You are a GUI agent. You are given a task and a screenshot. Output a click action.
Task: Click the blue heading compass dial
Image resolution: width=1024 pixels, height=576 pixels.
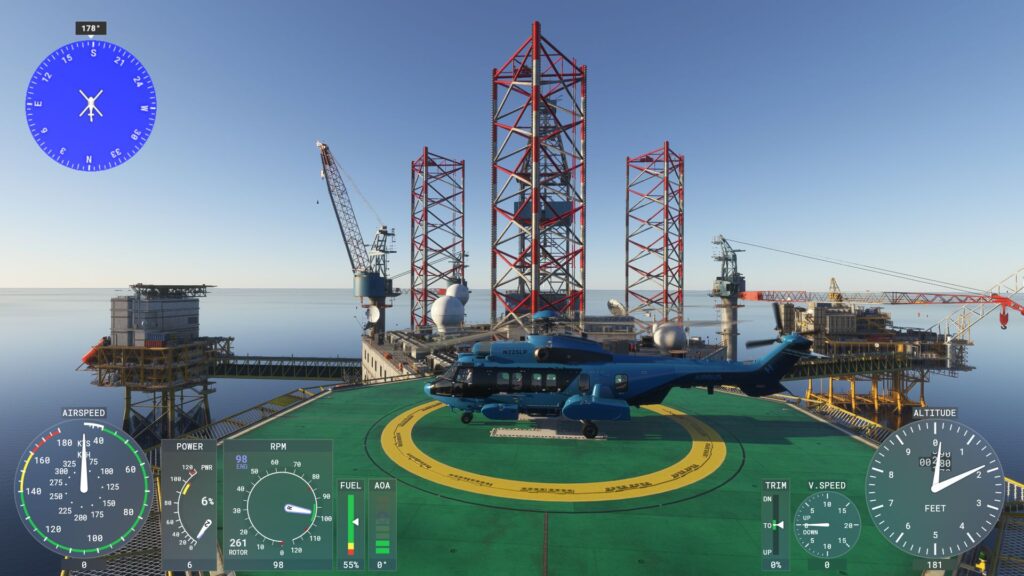coord(90,105)
